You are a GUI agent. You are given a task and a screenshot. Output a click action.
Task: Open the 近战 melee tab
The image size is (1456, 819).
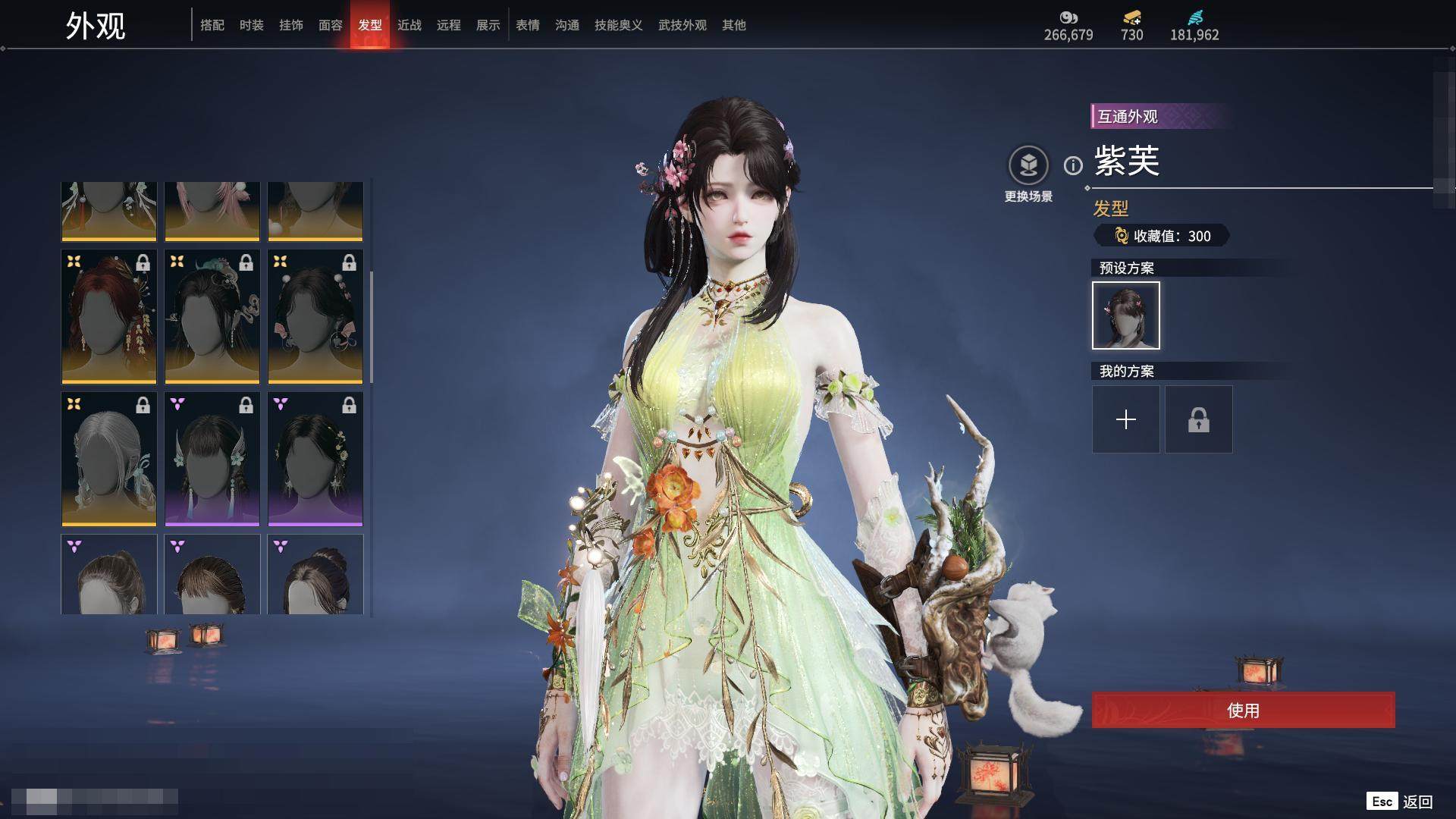(409, 25)
